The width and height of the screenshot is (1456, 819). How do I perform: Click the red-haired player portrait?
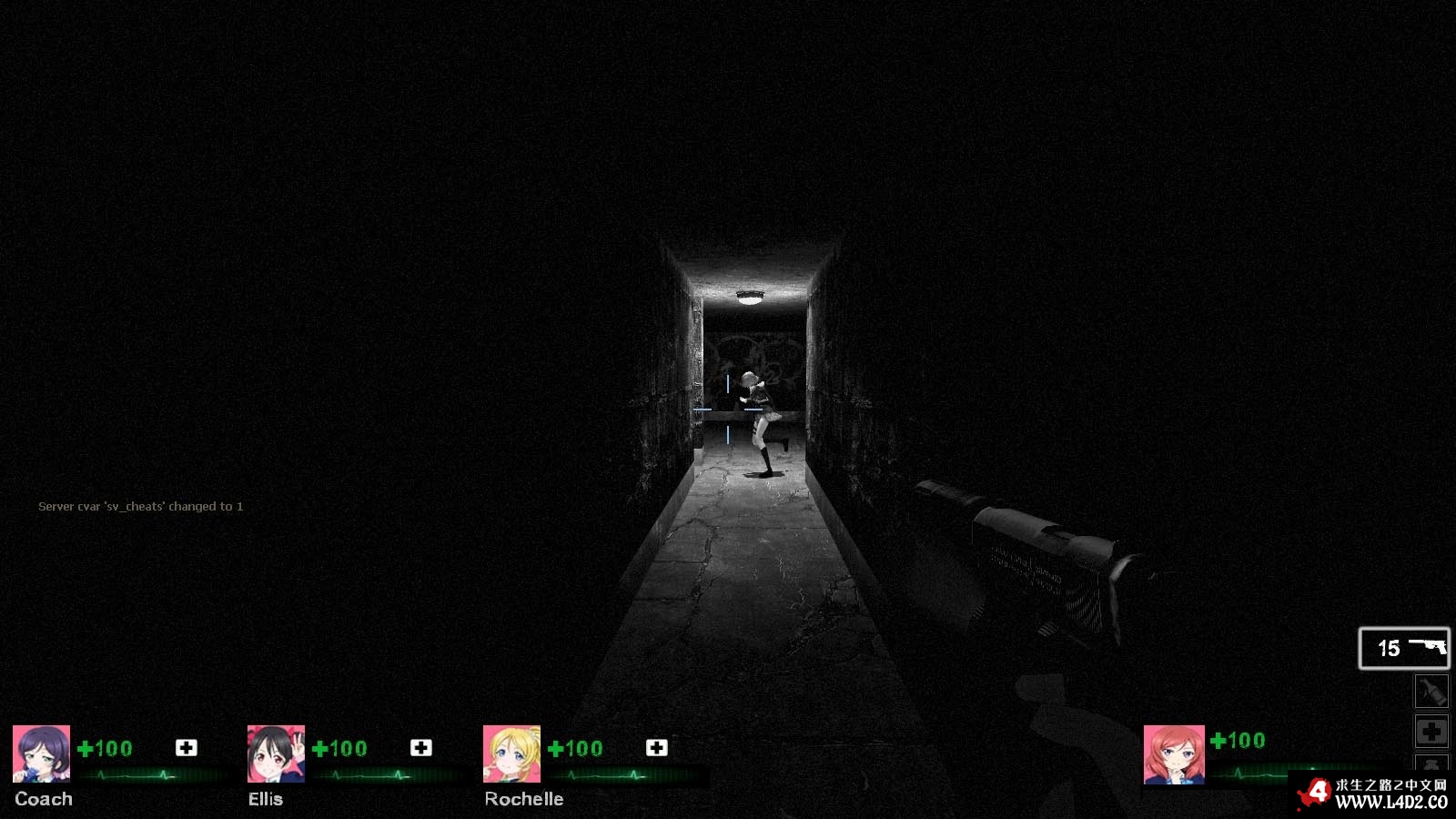click(1173, 754)
